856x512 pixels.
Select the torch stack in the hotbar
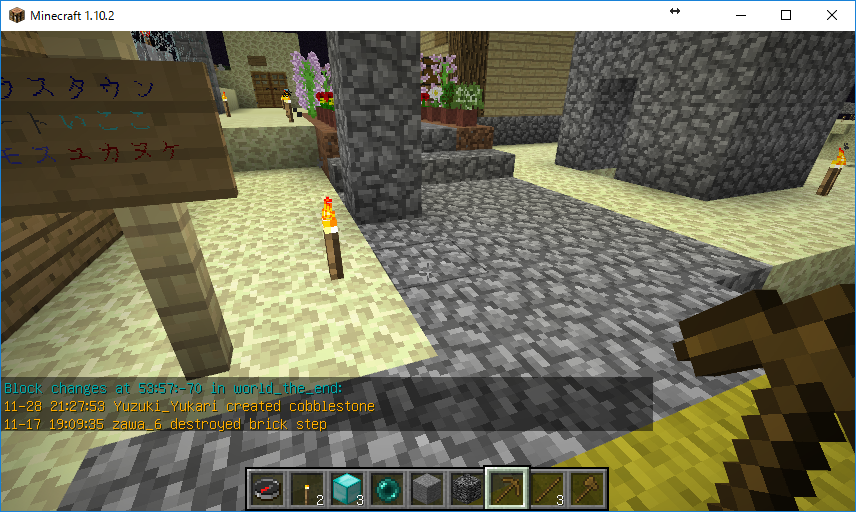[306, 489]
